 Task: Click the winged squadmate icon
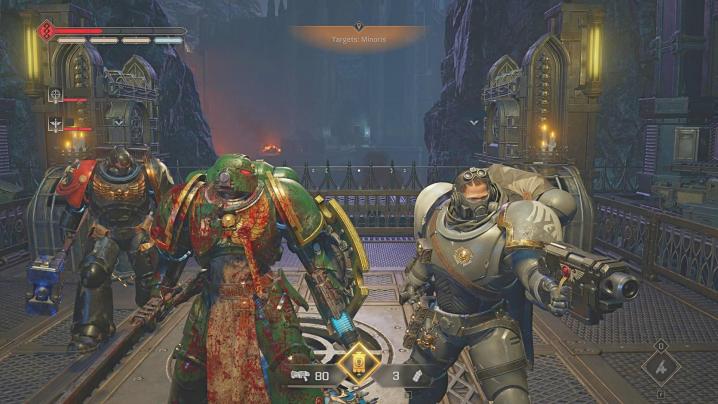pos(56,125)
